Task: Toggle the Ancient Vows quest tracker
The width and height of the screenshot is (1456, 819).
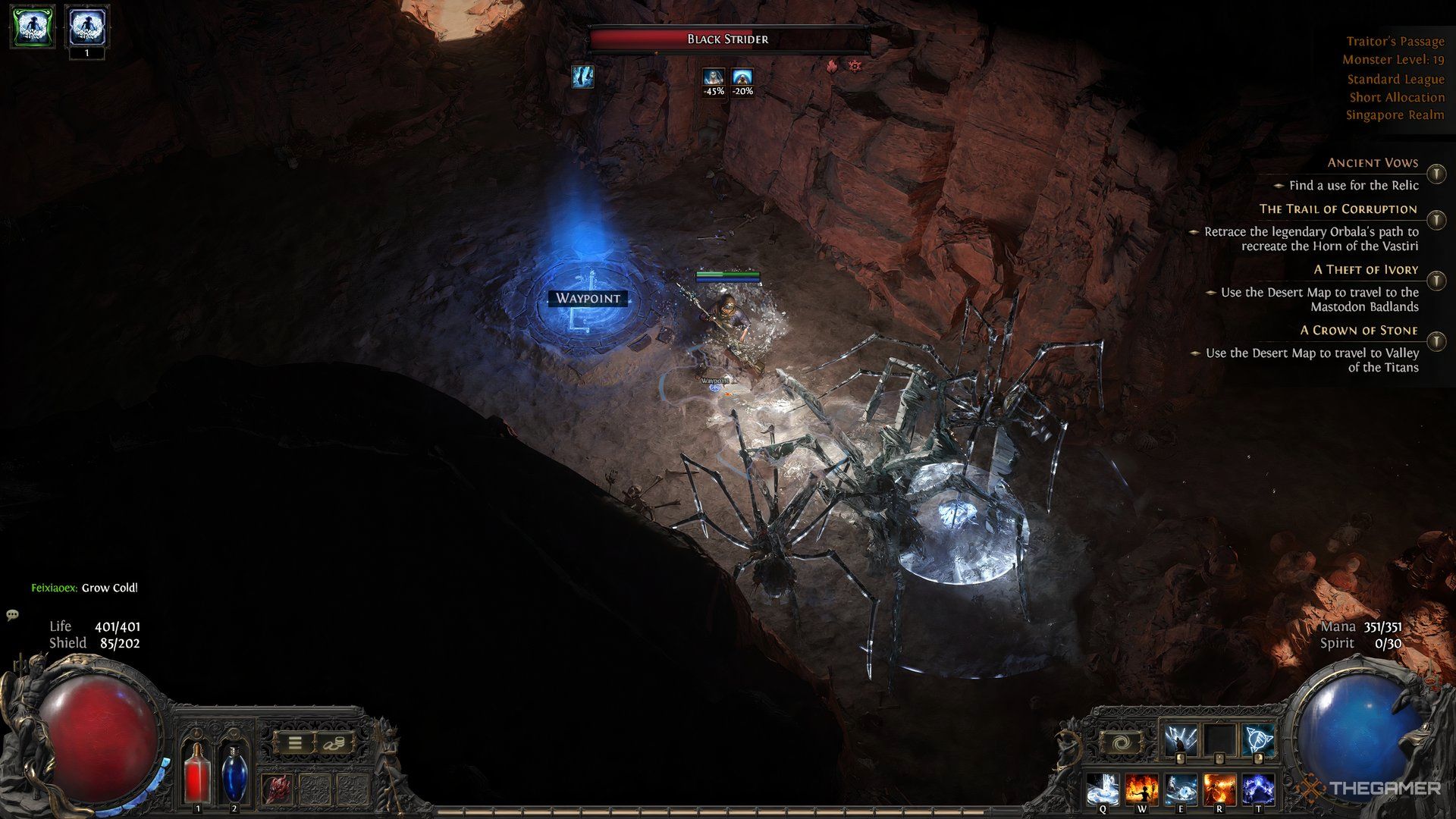Action: 1435,174
